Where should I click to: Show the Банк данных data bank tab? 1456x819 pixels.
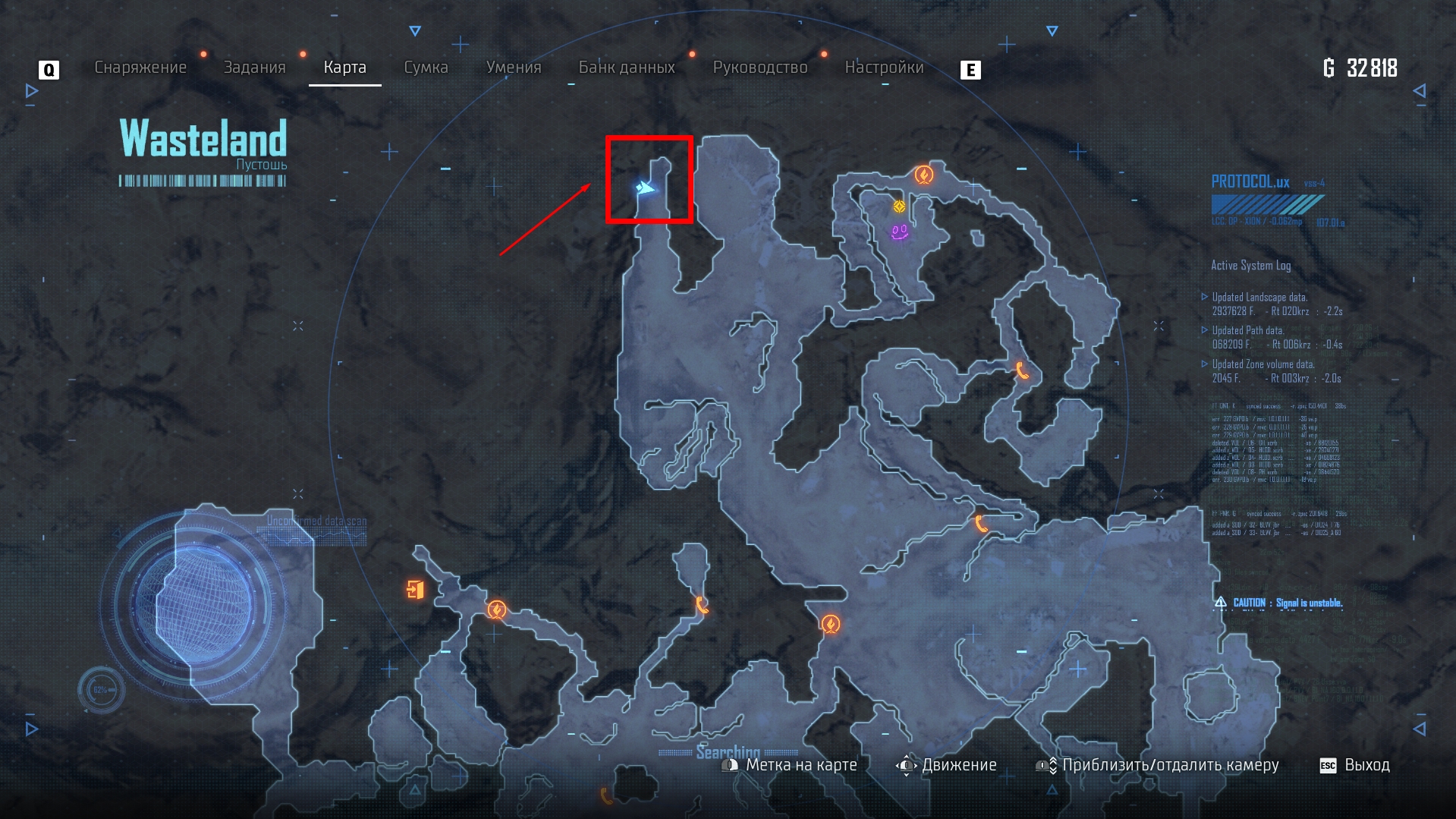pyautogui.click(x=627, y=68)
